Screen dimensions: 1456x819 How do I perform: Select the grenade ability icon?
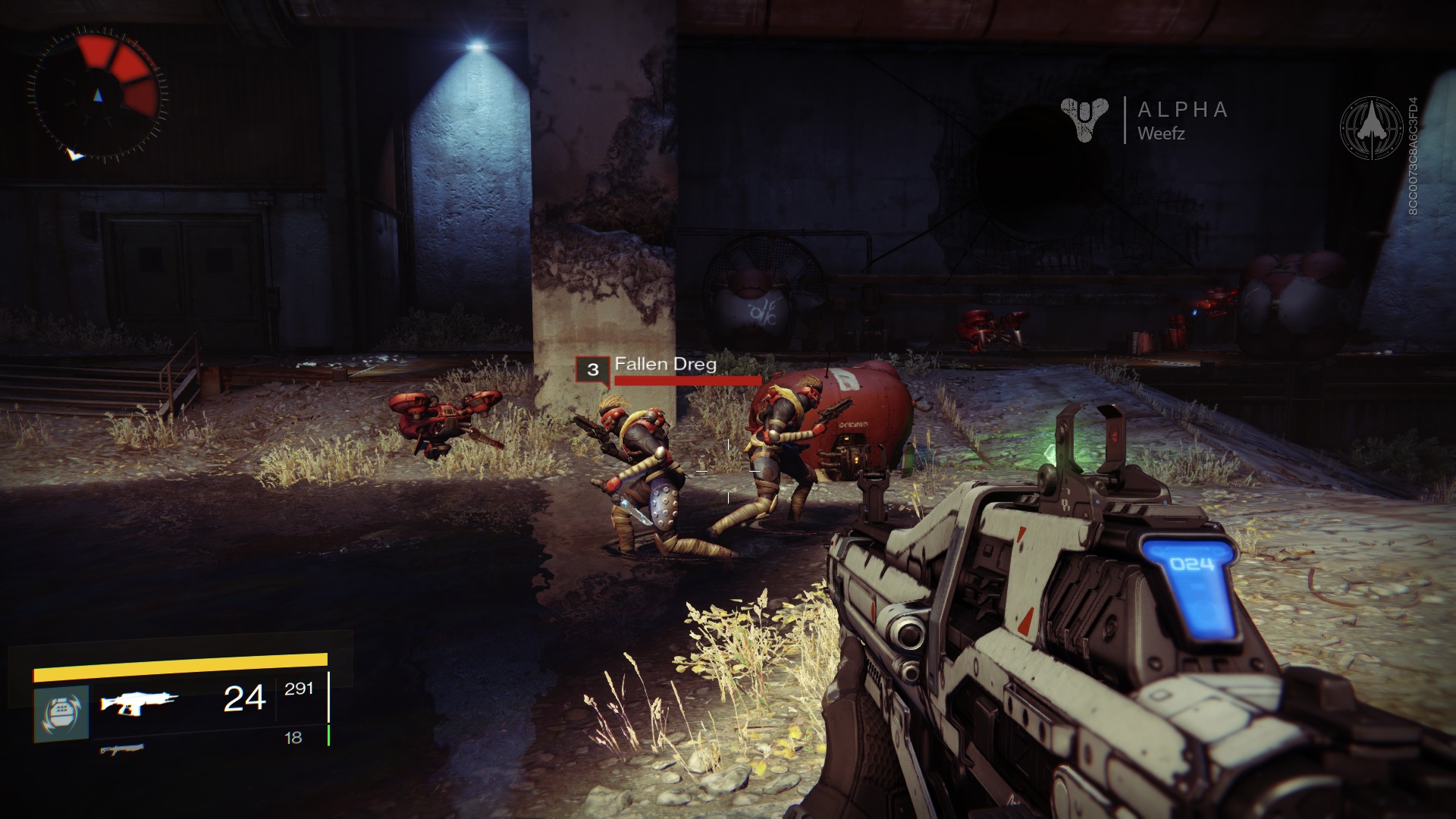(x=61, y=713)
